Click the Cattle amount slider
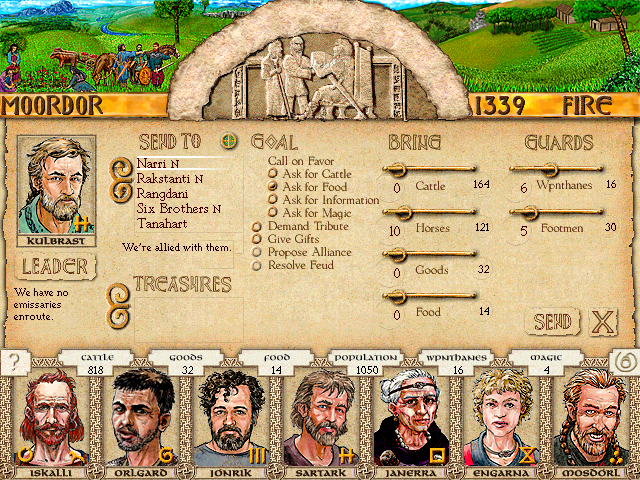The image size is (640, 480). [x=432, y=169]
